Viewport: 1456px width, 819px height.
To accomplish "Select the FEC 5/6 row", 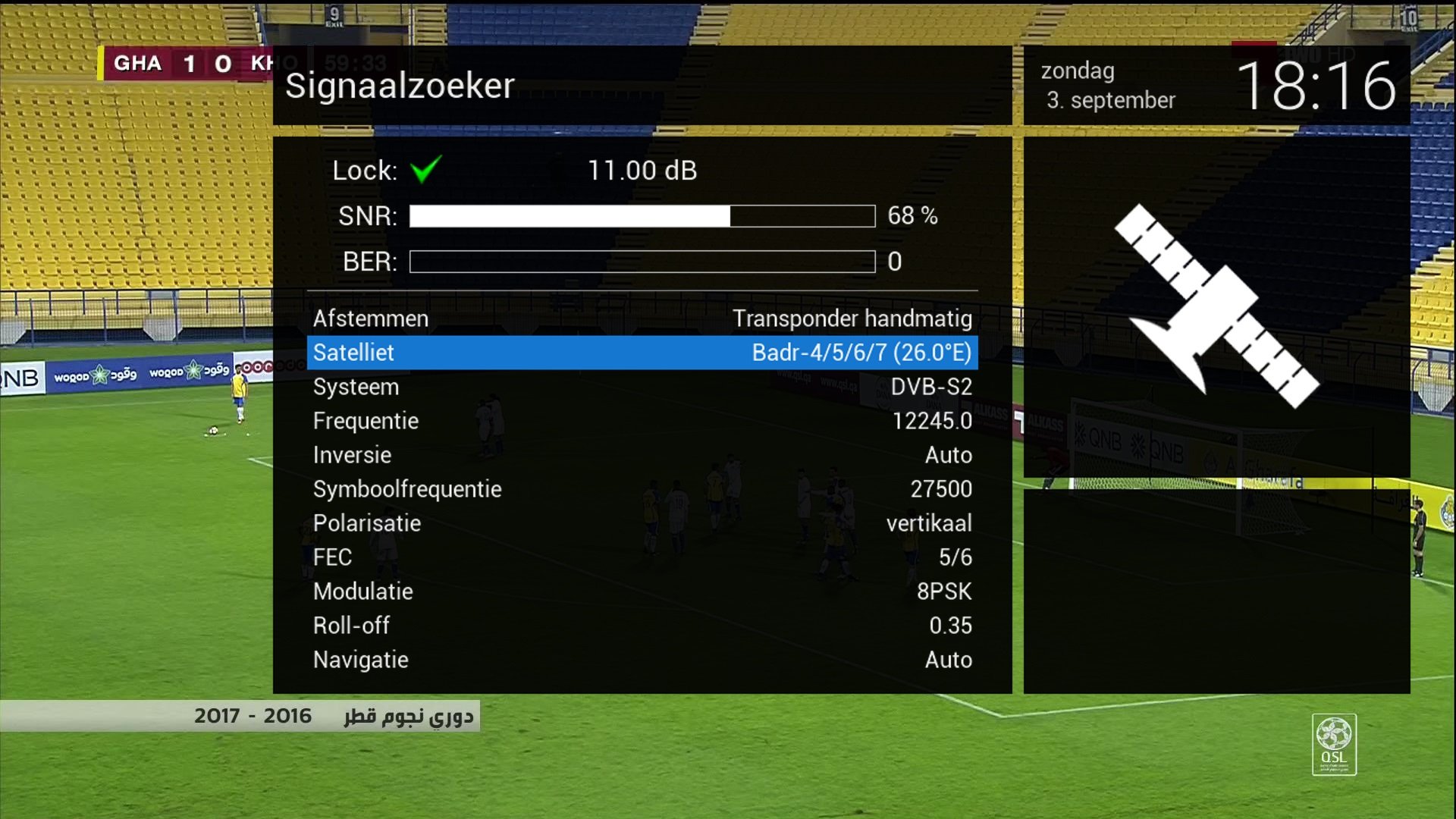I will pos(642,557).
